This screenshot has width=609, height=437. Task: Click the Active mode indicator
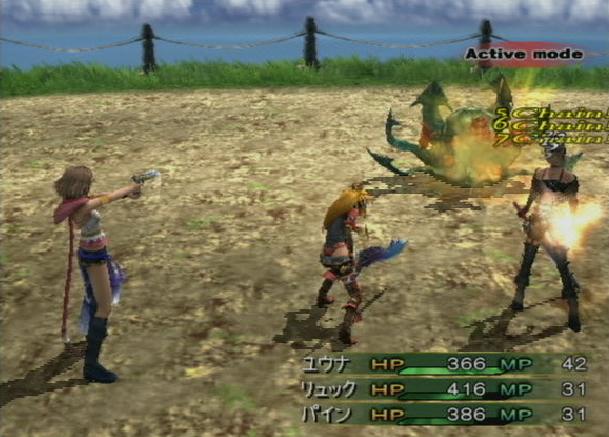(x=523, y=54)
